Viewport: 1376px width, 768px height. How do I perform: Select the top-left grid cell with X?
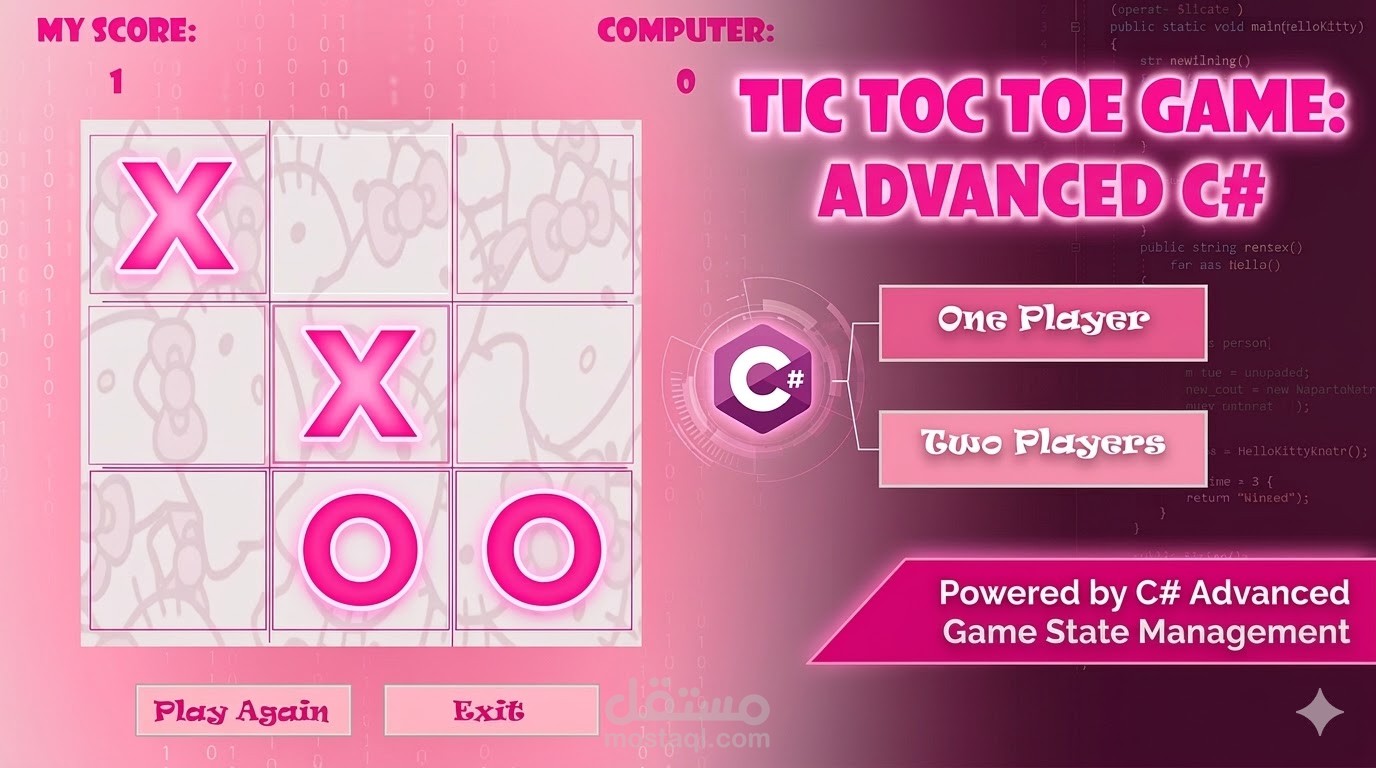pyautogui.click(x=176, y=212)
